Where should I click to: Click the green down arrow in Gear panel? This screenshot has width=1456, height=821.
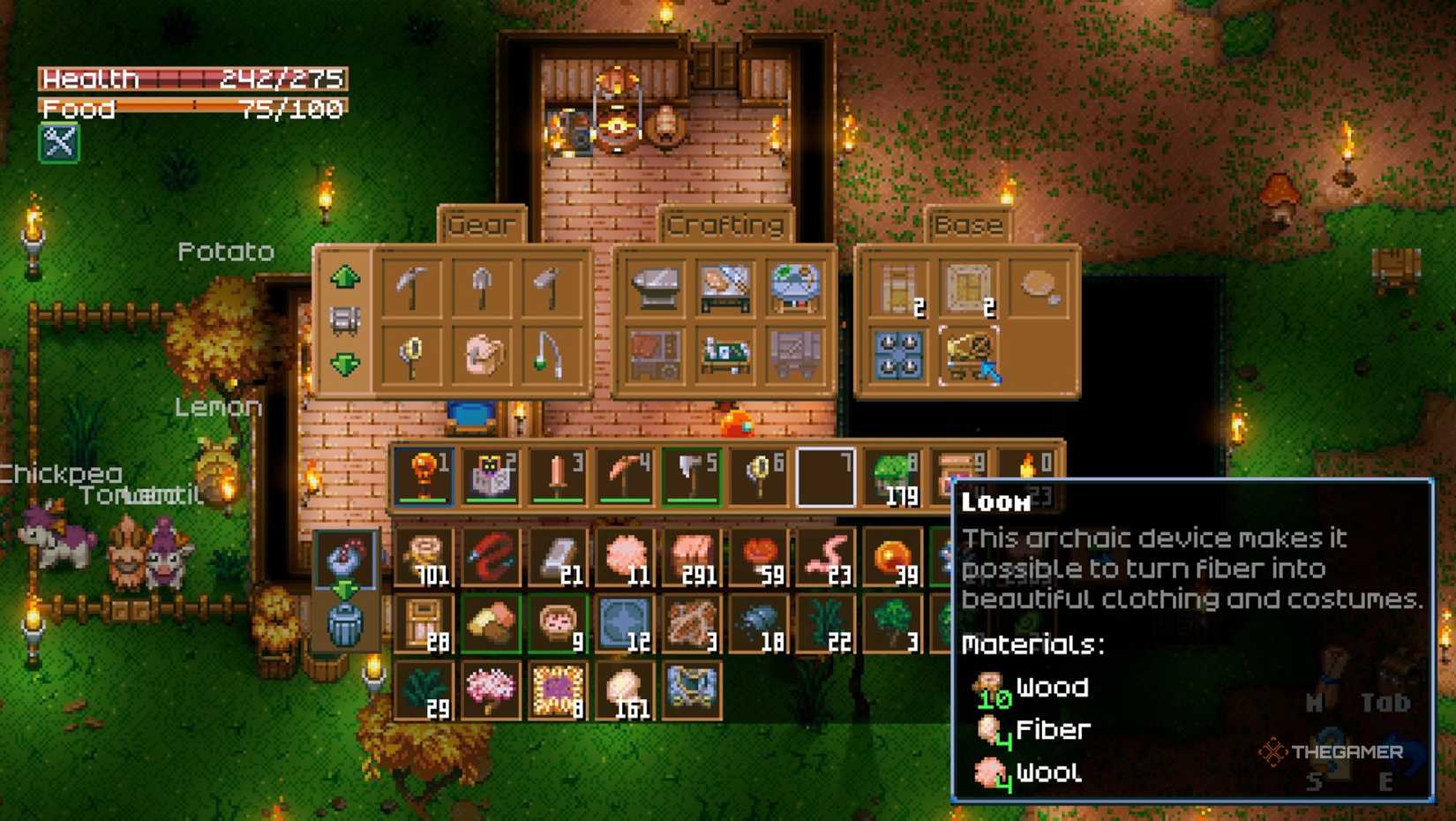pos(345,363)
